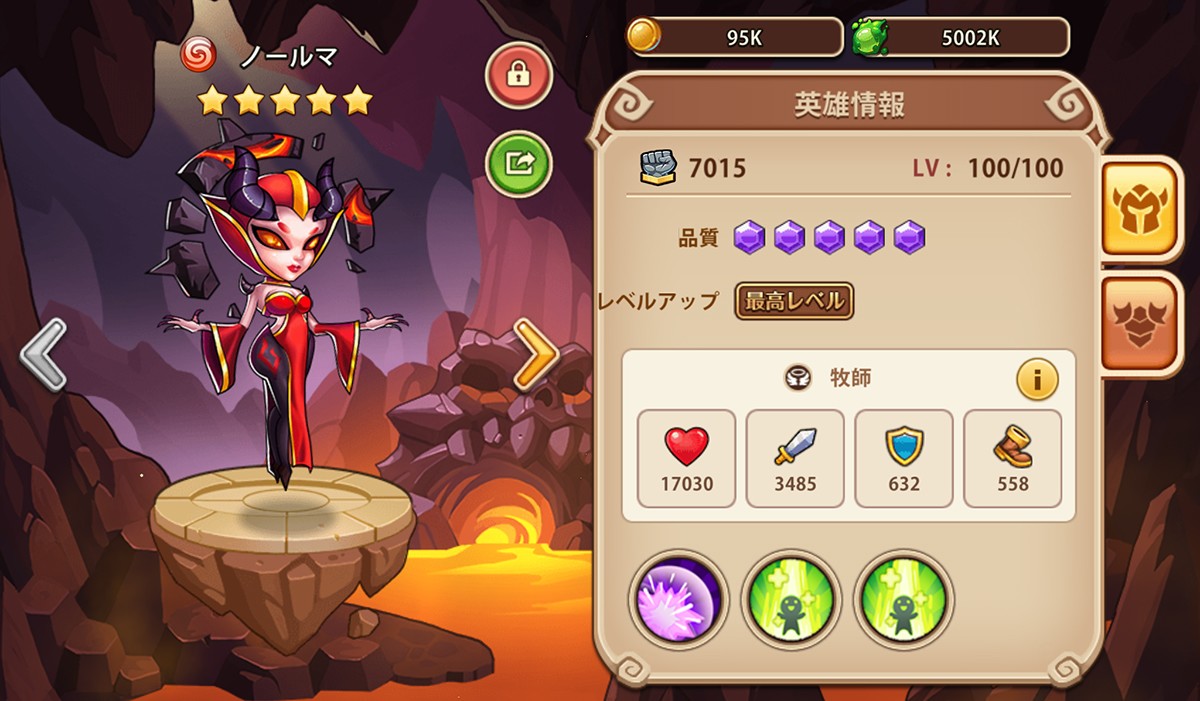Toggle the red padlock lock button
This screenshot has width=1200, height=701.
click(519, 75)
